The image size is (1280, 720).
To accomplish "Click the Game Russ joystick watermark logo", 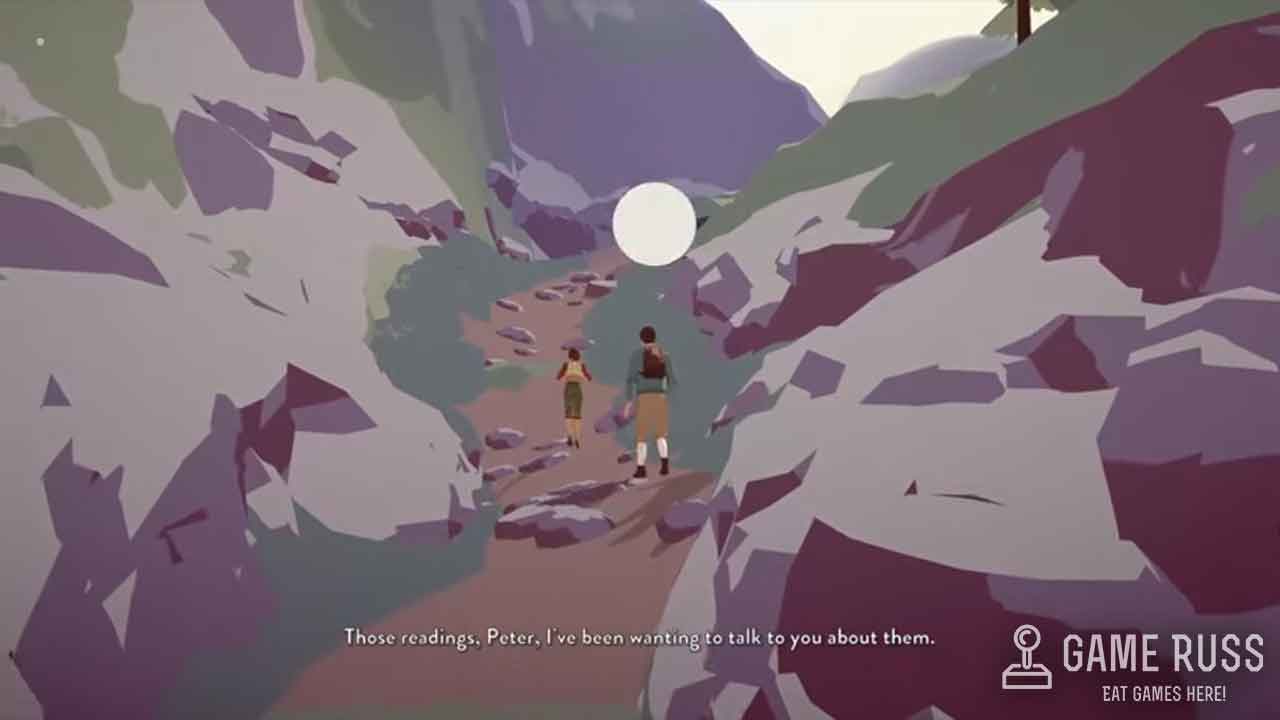I will pos(1027,657).
